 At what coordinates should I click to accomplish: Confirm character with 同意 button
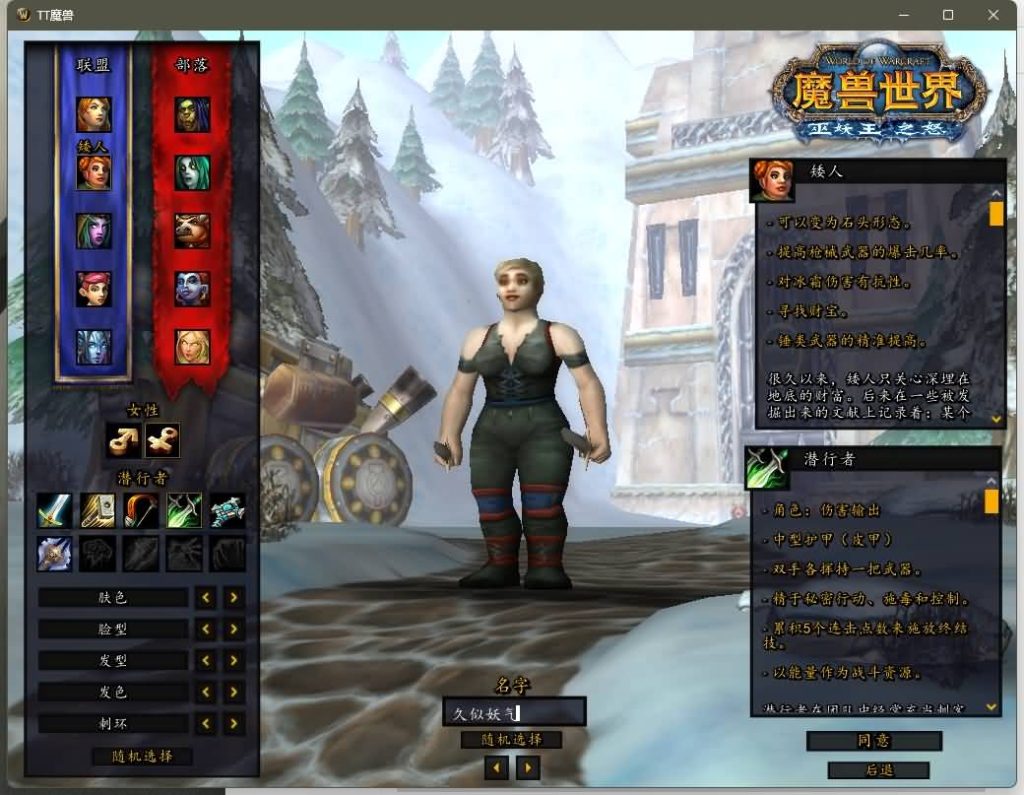point(874,741)
